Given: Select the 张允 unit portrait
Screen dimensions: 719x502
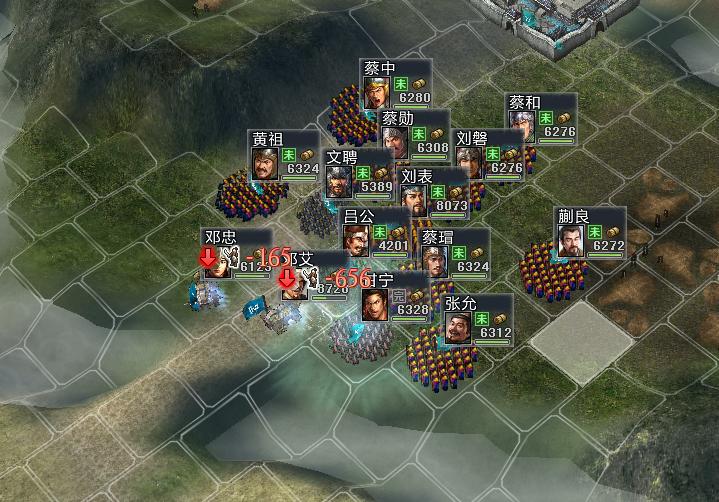Looking at the screenshot, I should 458,327.
